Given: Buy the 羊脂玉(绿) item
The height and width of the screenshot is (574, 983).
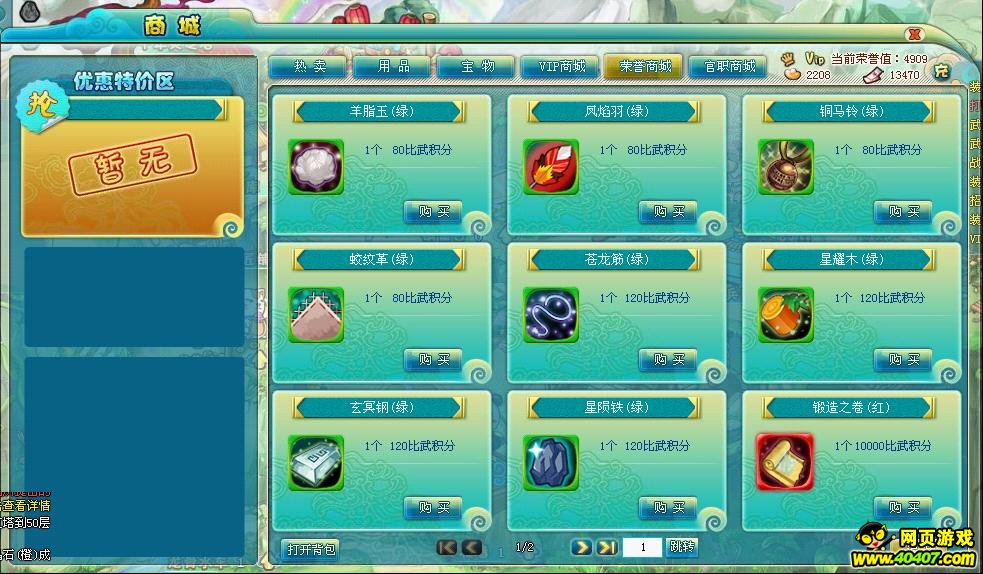Looking at the screenshot, I should pyautogui.click(x=433, y=212).
